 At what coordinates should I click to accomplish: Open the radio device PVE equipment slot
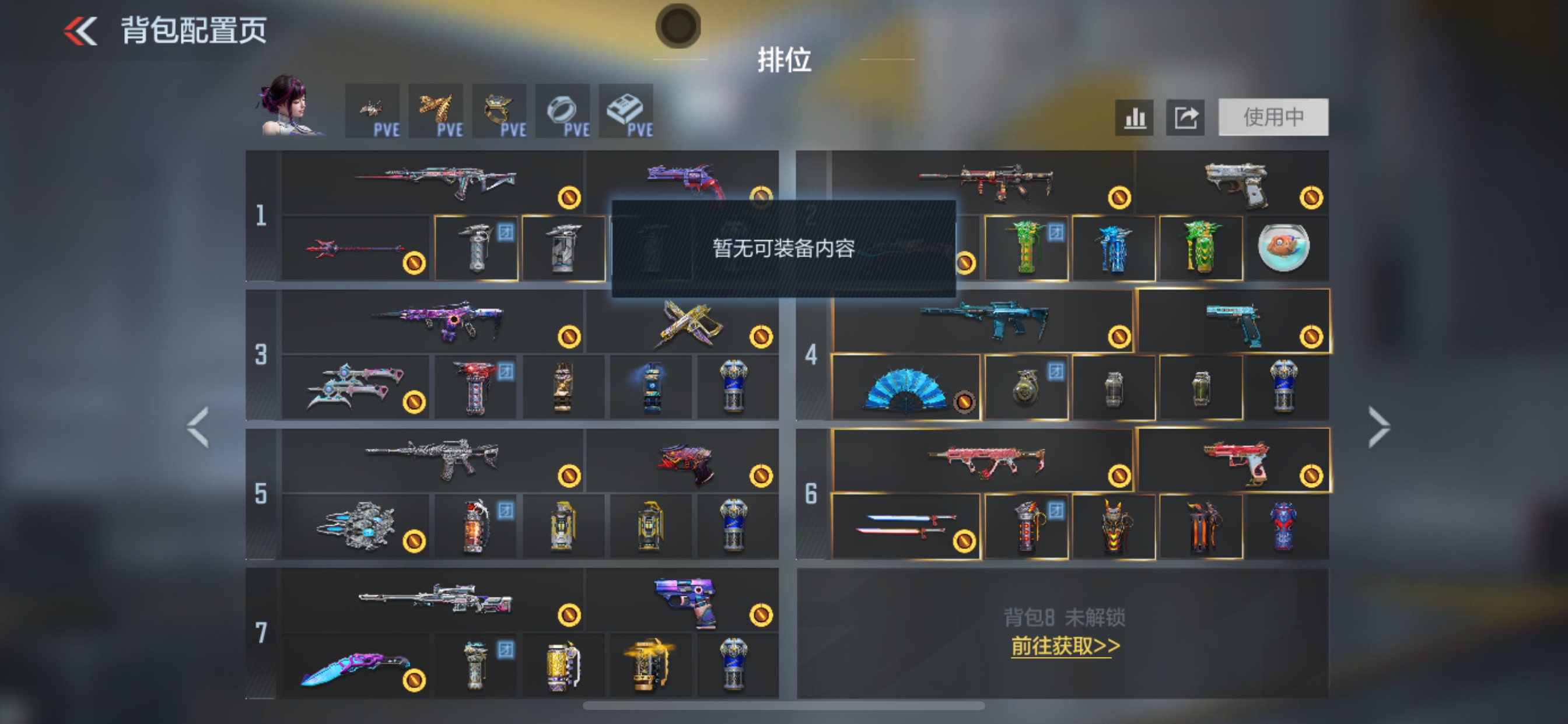(x=627, y=111)
